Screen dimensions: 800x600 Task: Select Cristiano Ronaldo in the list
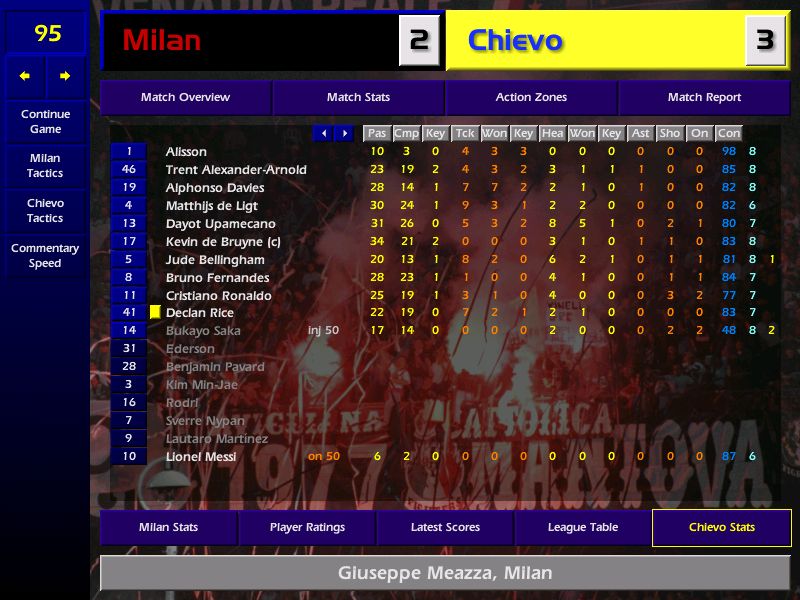click(x=218, y=295)
